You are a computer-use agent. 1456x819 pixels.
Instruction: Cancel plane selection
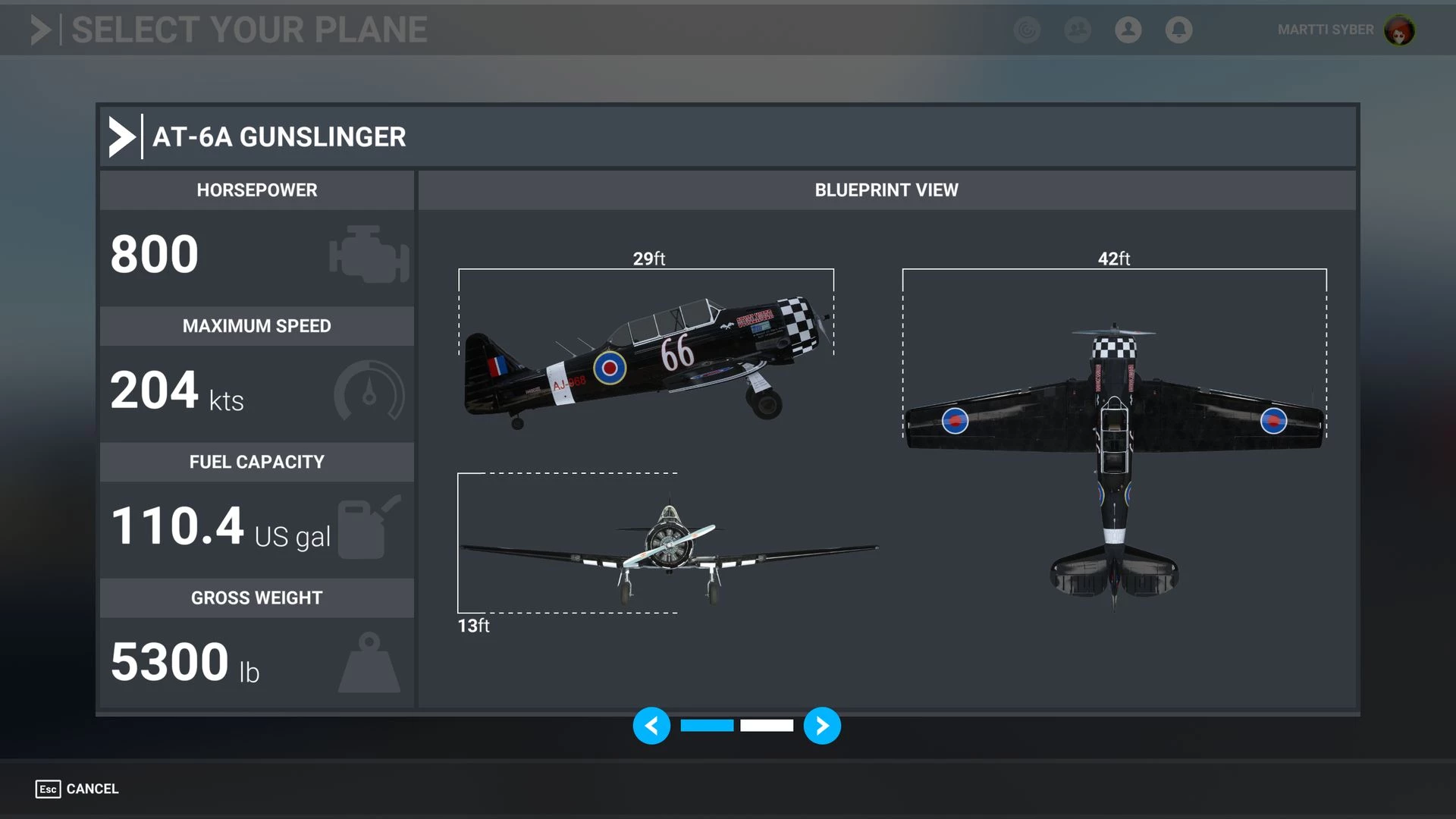tap(77, 789)
